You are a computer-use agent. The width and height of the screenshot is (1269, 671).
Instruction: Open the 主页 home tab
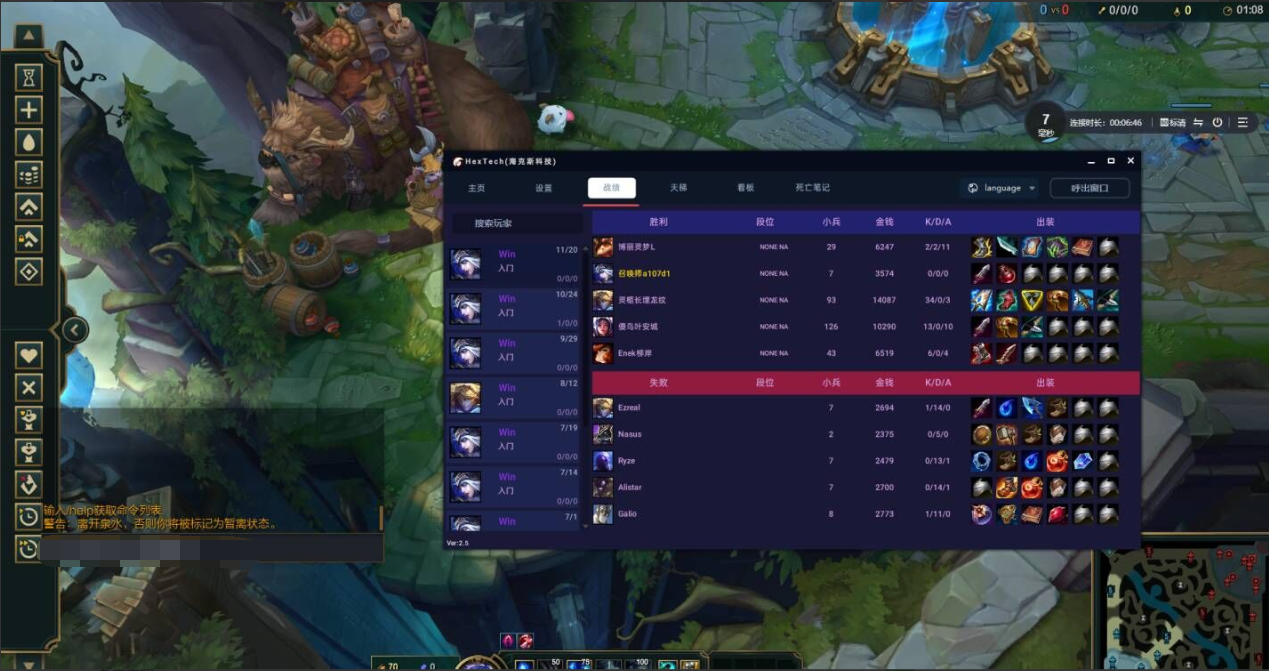point(476,188)
